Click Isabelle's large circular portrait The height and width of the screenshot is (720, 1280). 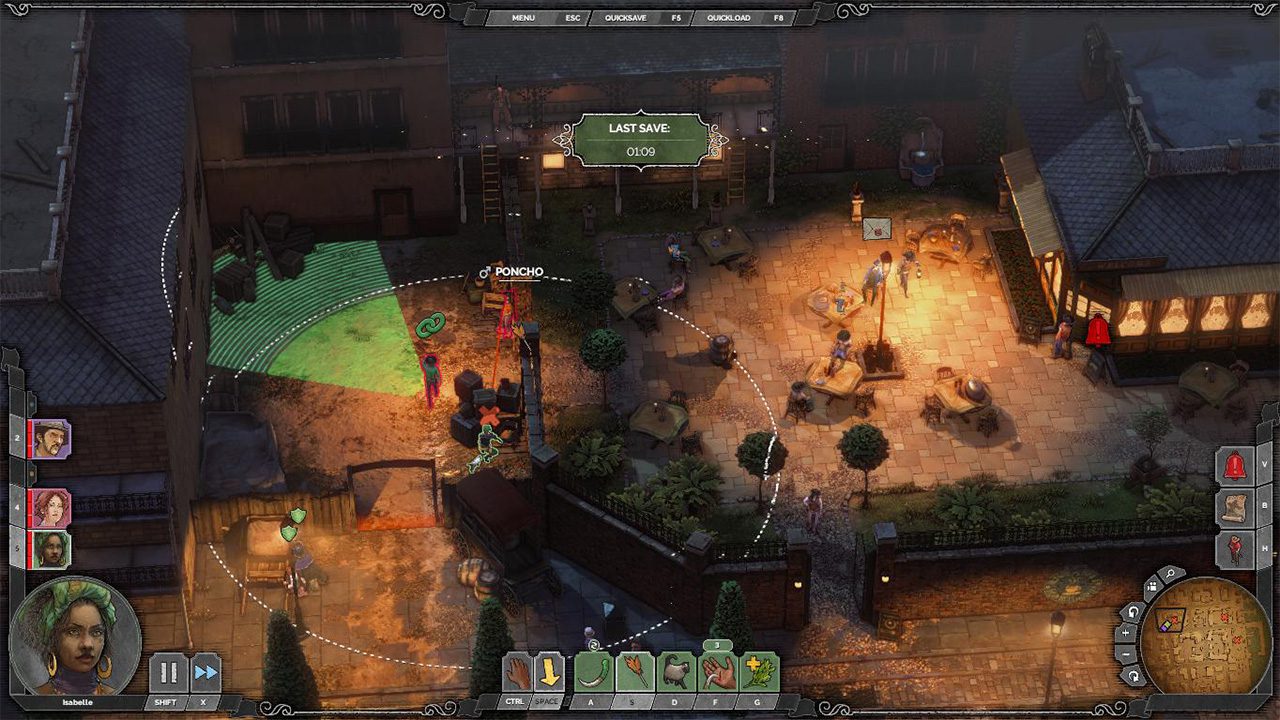pos(75,634)
